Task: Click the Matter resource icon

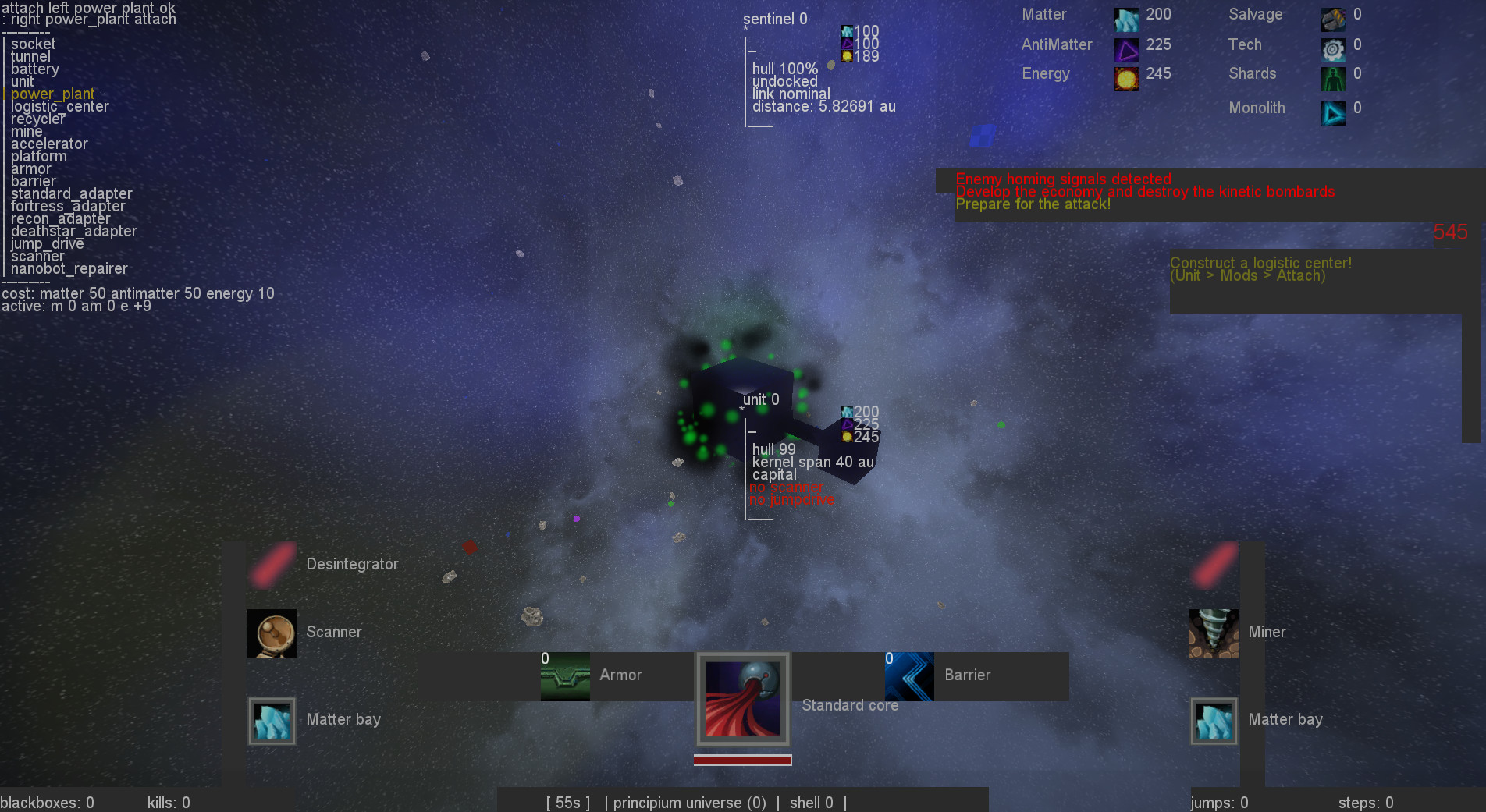Action: 1125,18
